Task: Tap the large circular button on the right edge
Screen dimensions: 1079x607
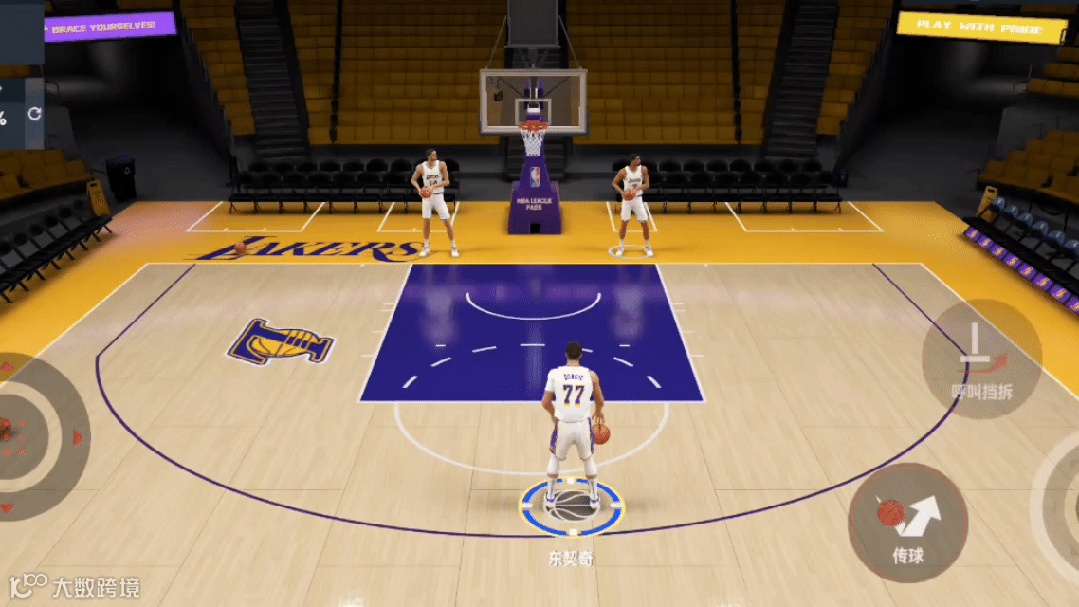Action: 1062,500
